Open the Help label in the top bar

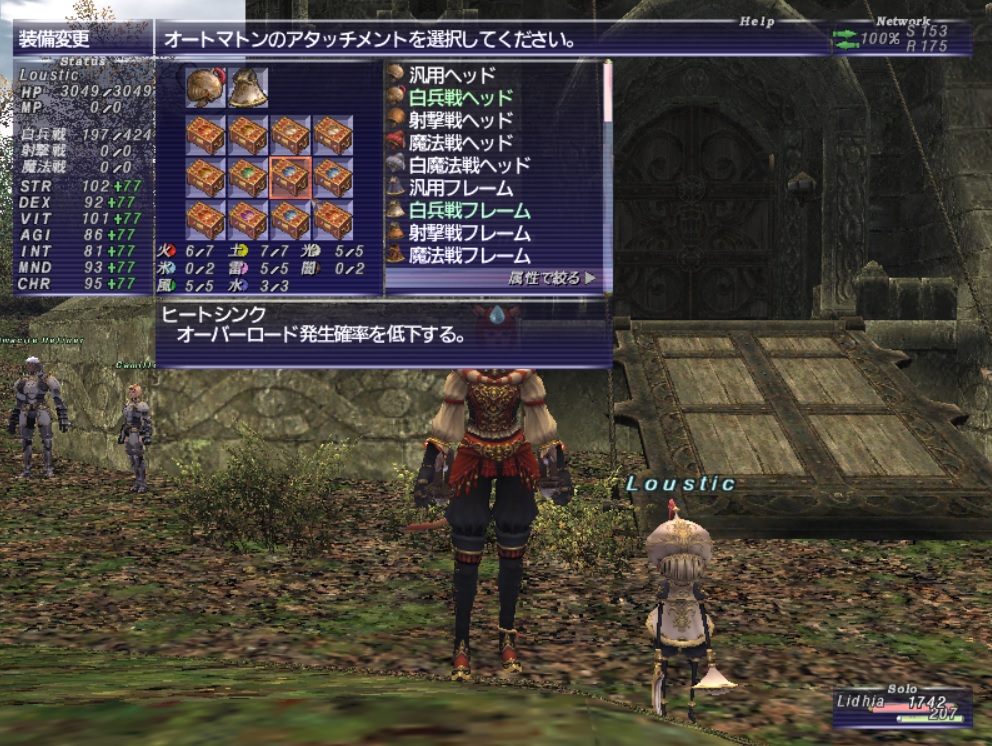pos(757,21)
